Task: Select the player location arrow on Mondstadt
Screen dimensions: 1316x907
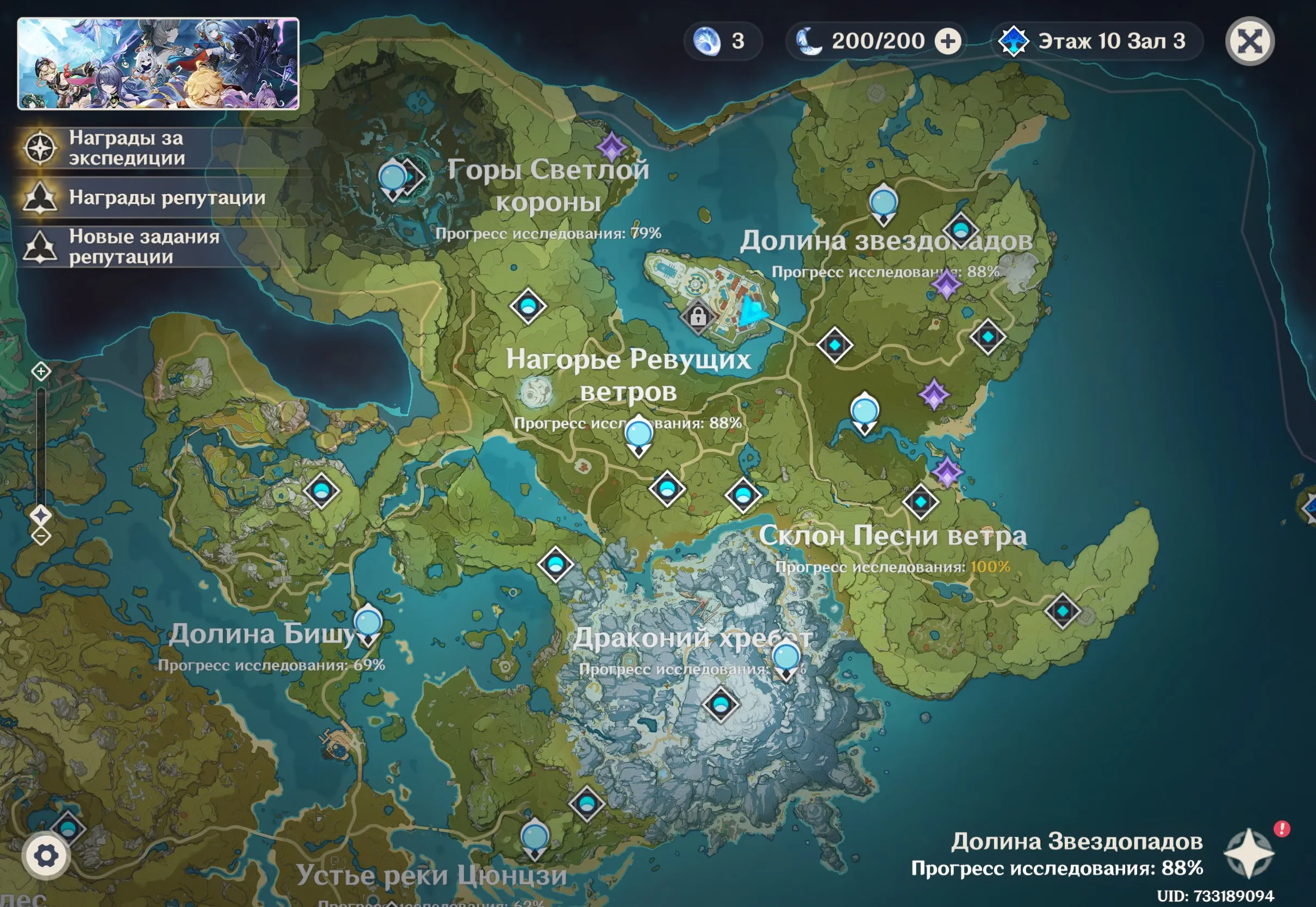Action: click(752, 312)
